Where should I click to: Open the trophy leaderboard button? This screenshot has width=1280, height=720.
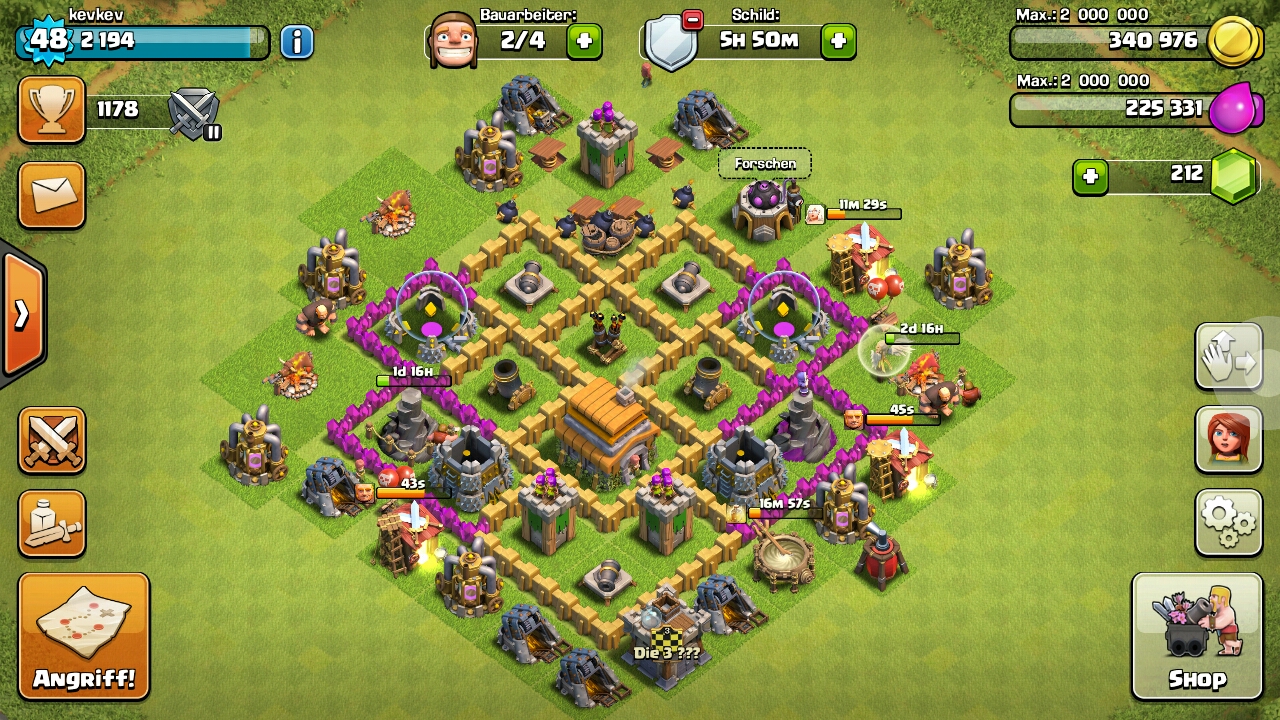(52, 110)
